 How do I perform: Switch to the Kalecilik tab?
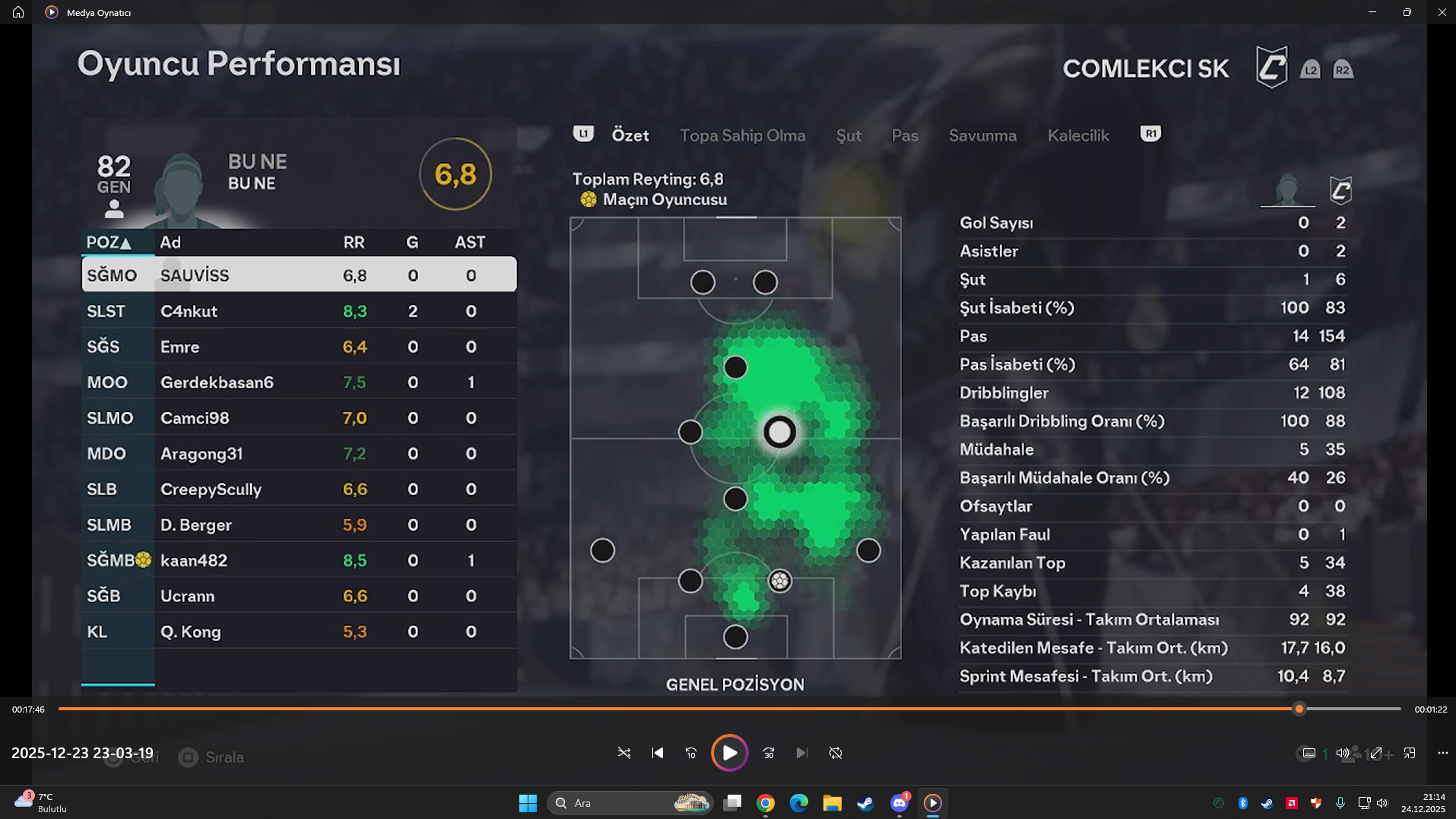tap(1078, 135)
